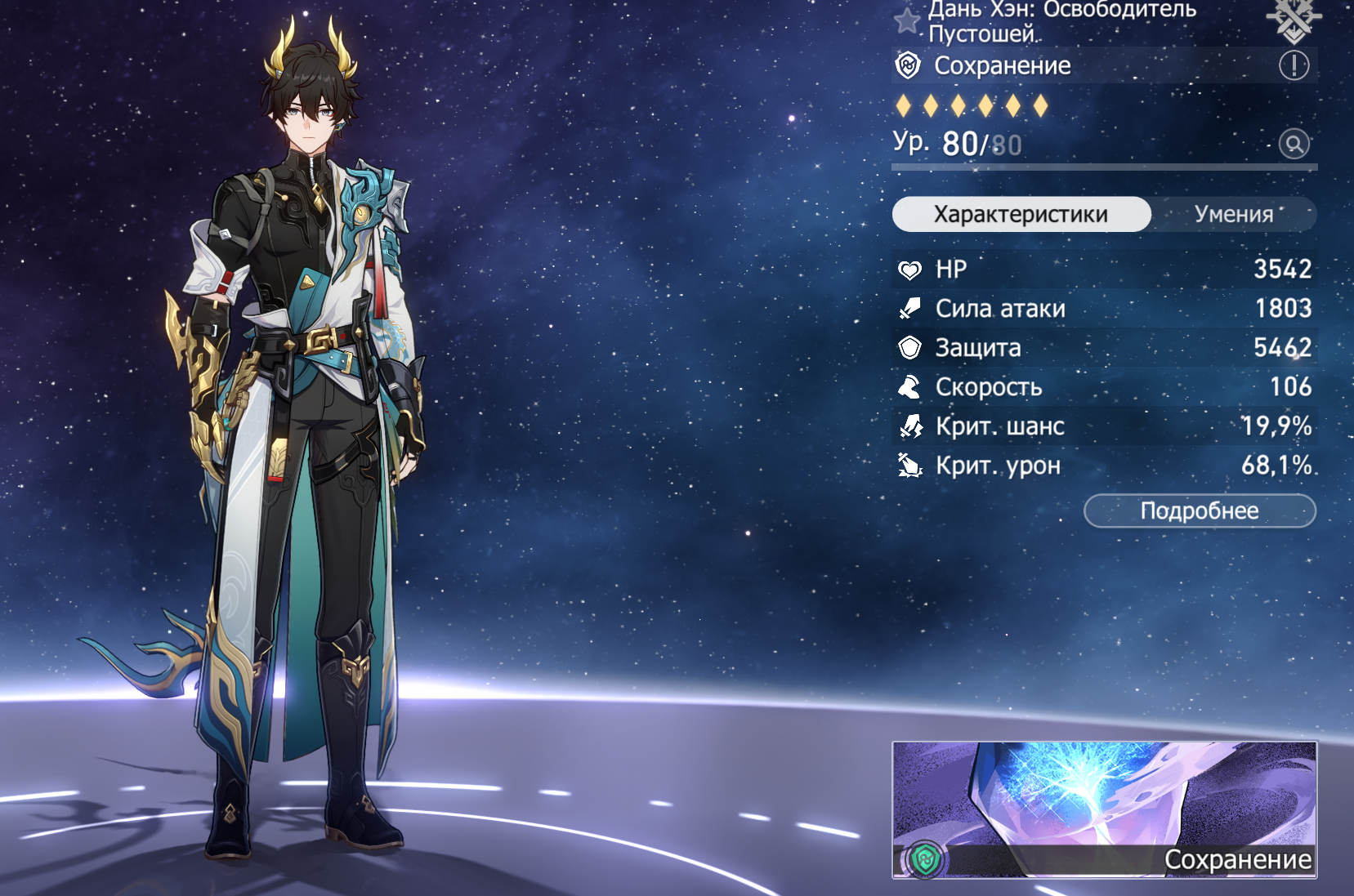Open the Сохранение light cone card
This screenshot has width=1354, height=896.
click(x=1104, y=809)
